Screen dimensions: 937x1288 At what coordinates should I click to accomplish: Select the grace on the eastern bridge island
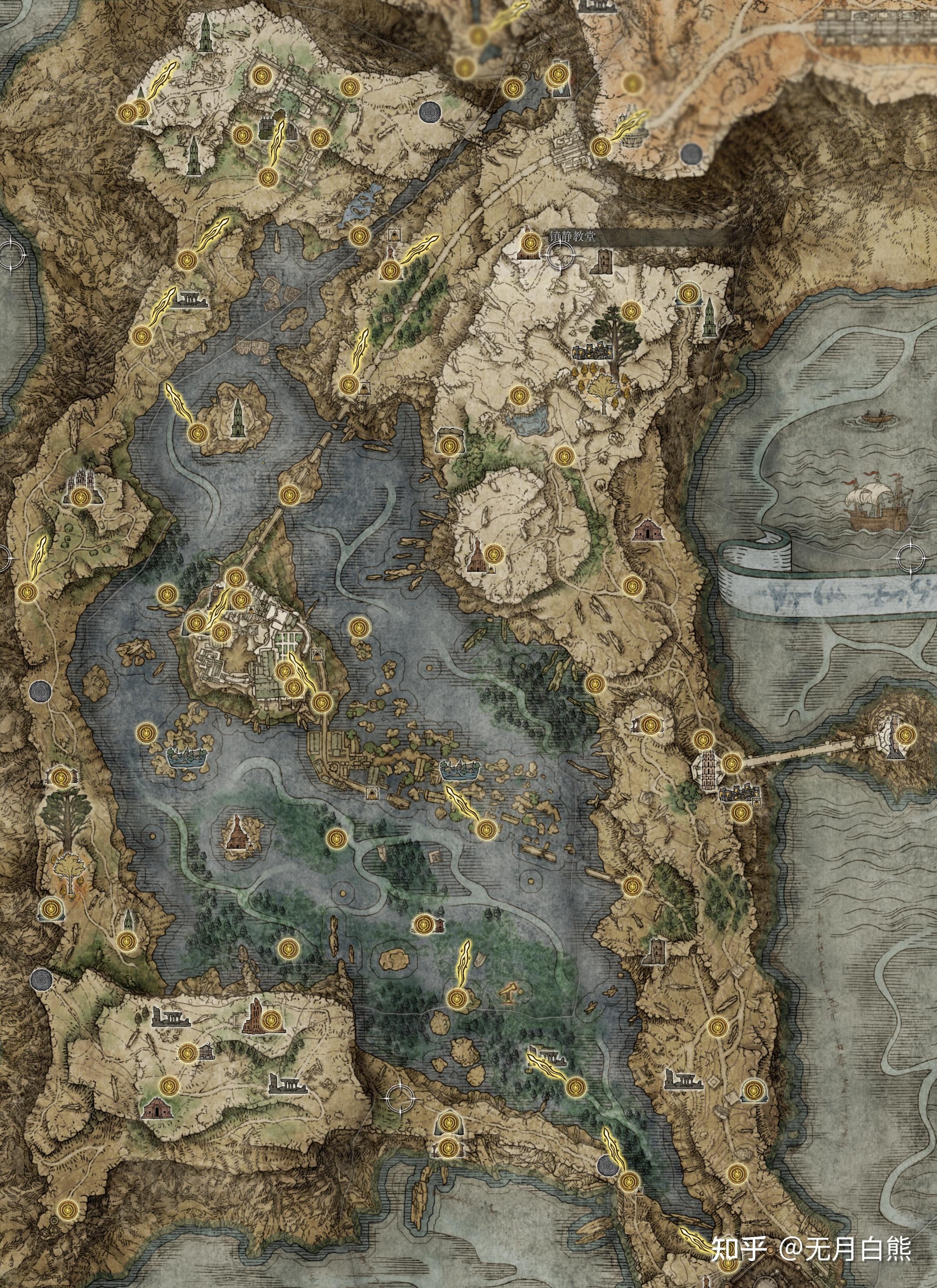(905, 734)
